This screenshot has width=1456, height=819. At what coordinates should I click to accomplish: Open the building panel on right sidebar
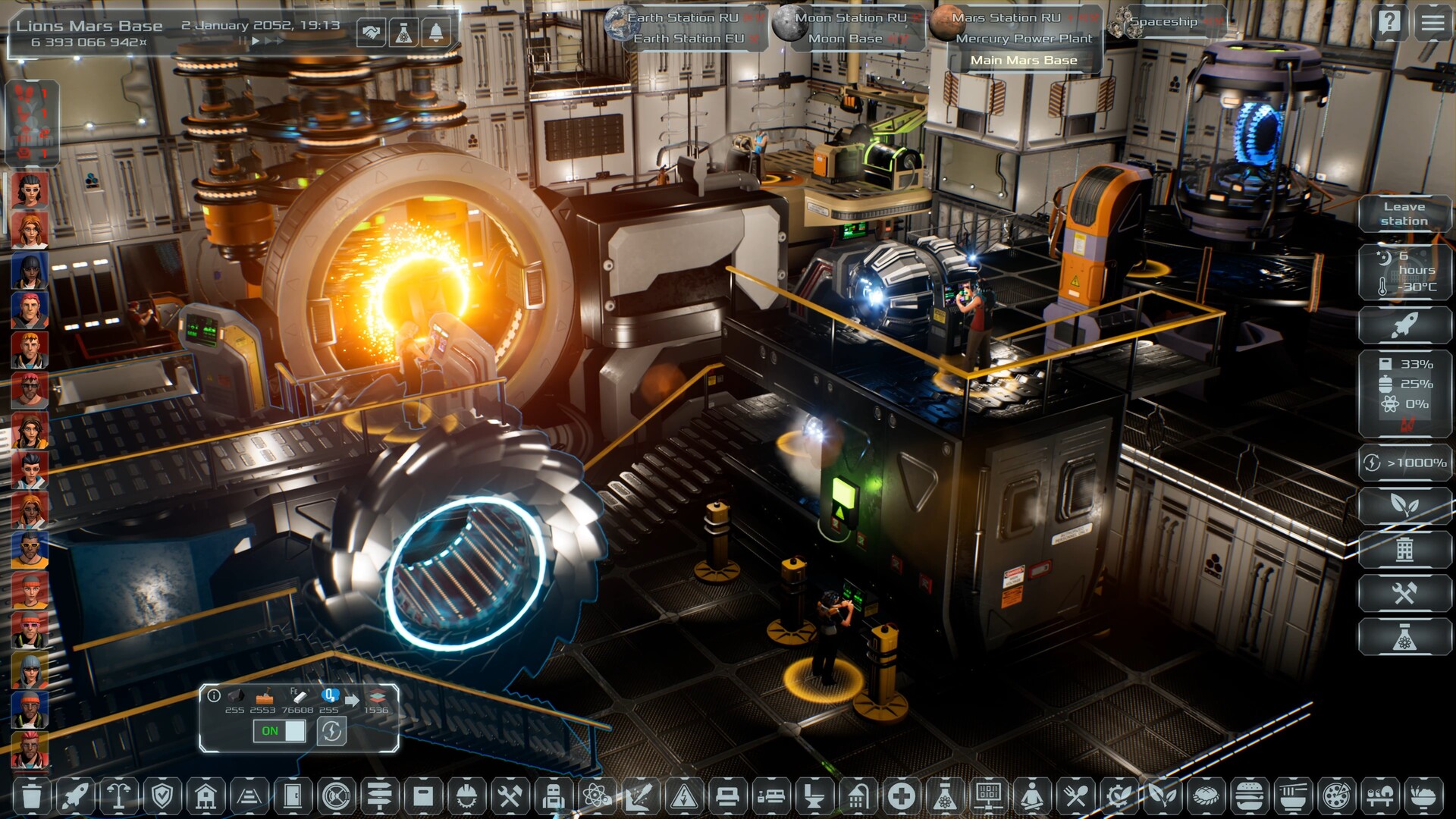pos(1404,549)
